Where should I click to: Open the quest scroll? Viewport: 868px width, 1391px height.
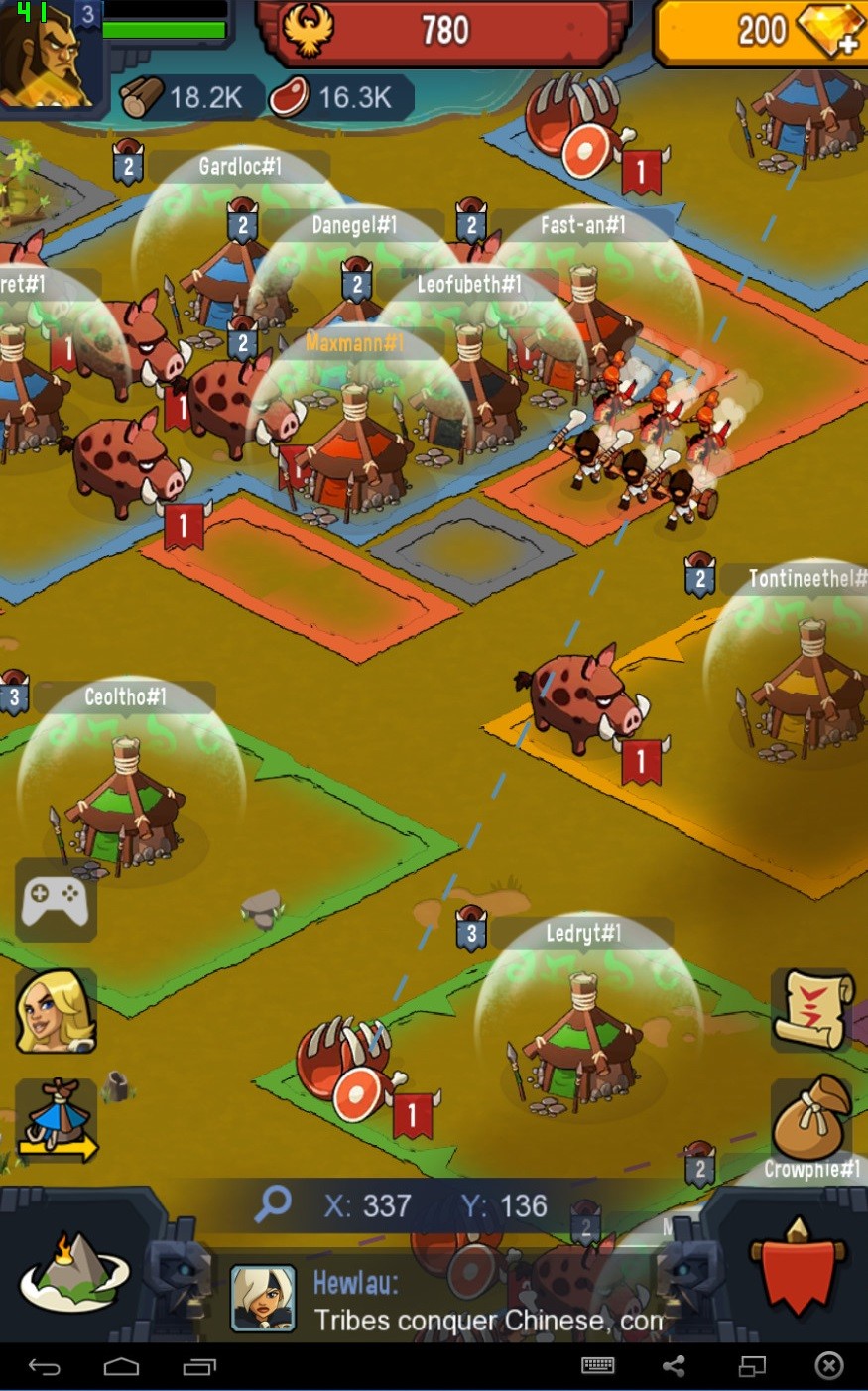(x=812, y=1010)
